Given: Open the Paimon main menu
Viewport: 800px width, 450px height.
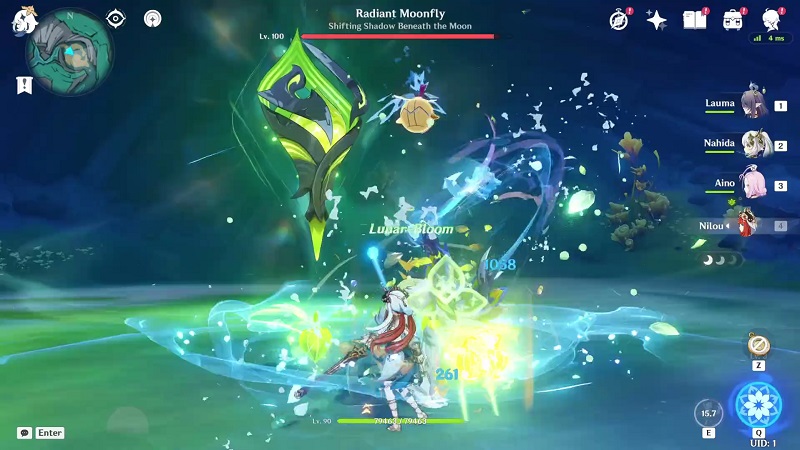Looking at the screenshot, I should coord(20,20).
